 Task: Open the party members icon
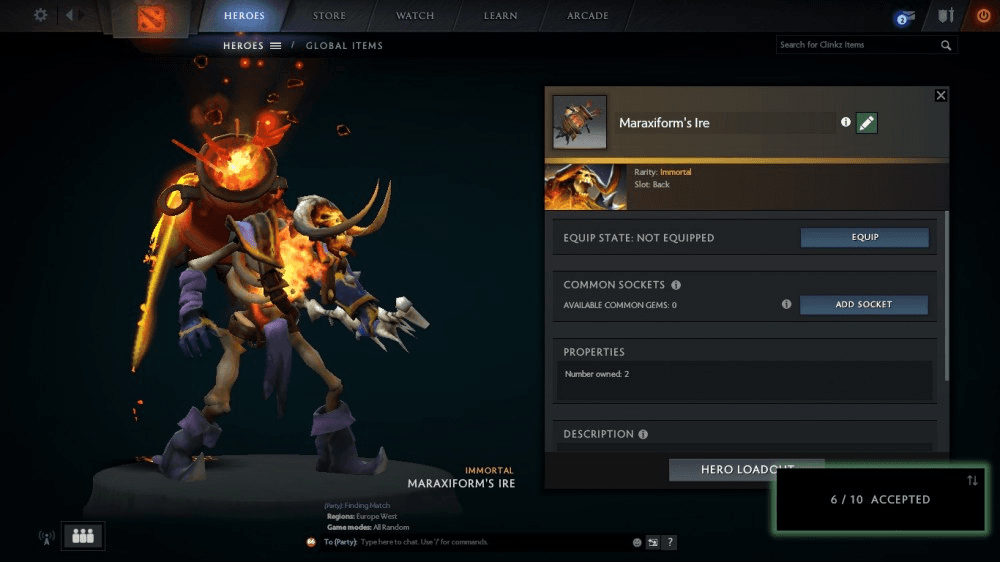pyautogui.click(x=83, y=536)
